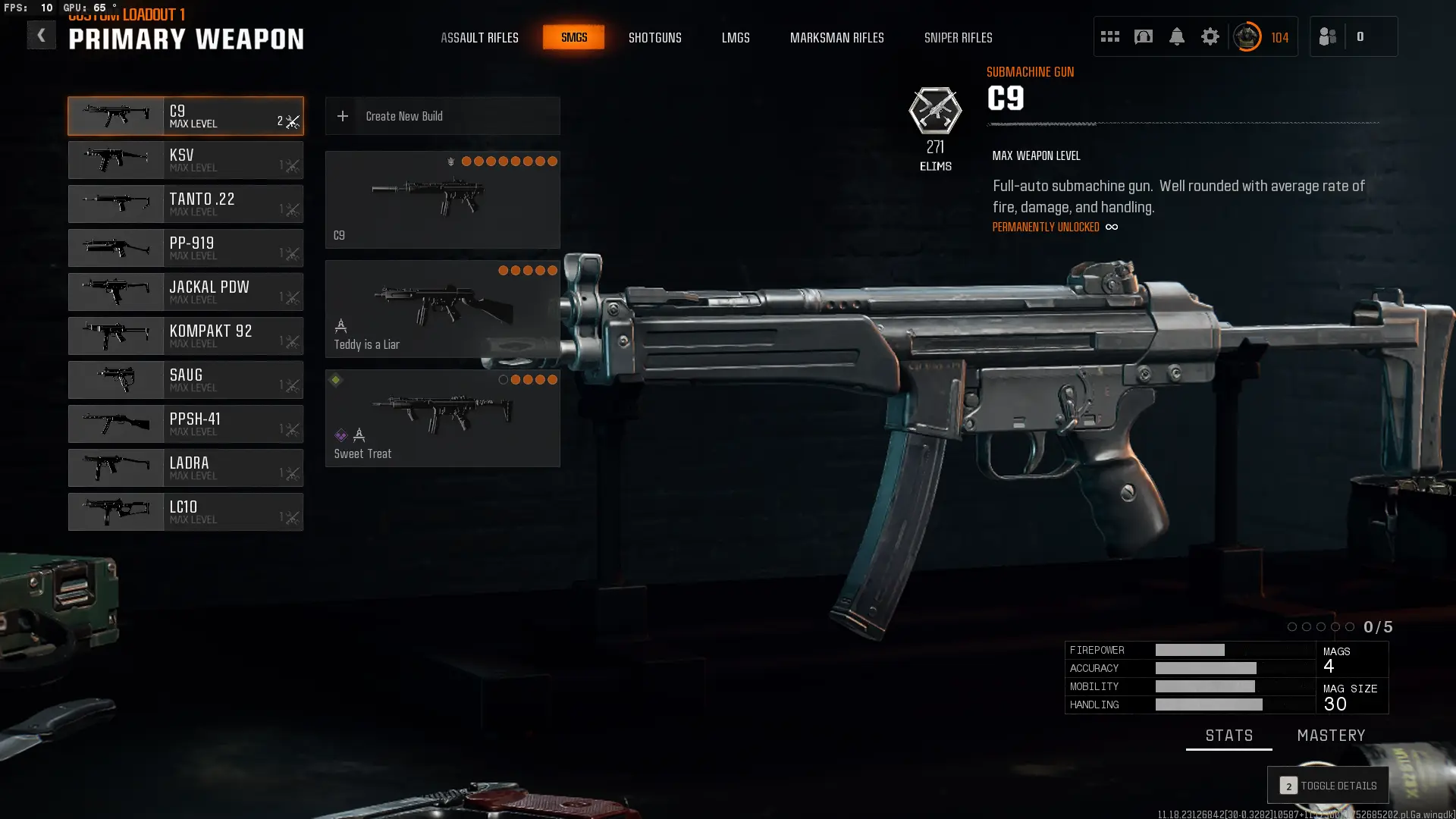The width and height of the screenshot is (1456, 819).
Task: Open settings with the gear icon
Action: [x=1210, y=36]
